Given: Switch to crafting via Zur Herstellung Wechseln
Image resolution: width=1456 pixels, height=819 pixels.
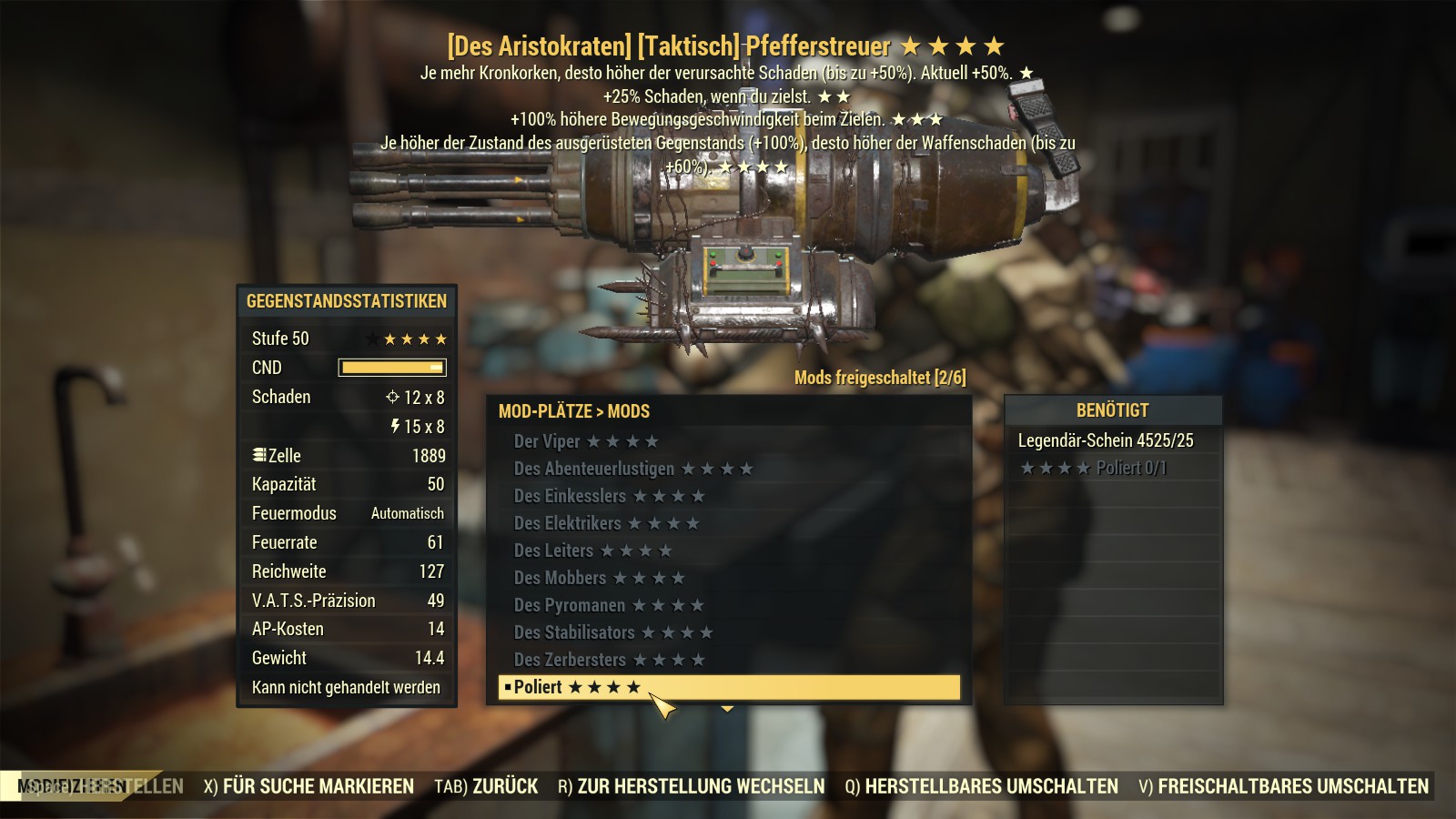Looking at the screenshot, I should pyautogui.click(x=692, y=786).
